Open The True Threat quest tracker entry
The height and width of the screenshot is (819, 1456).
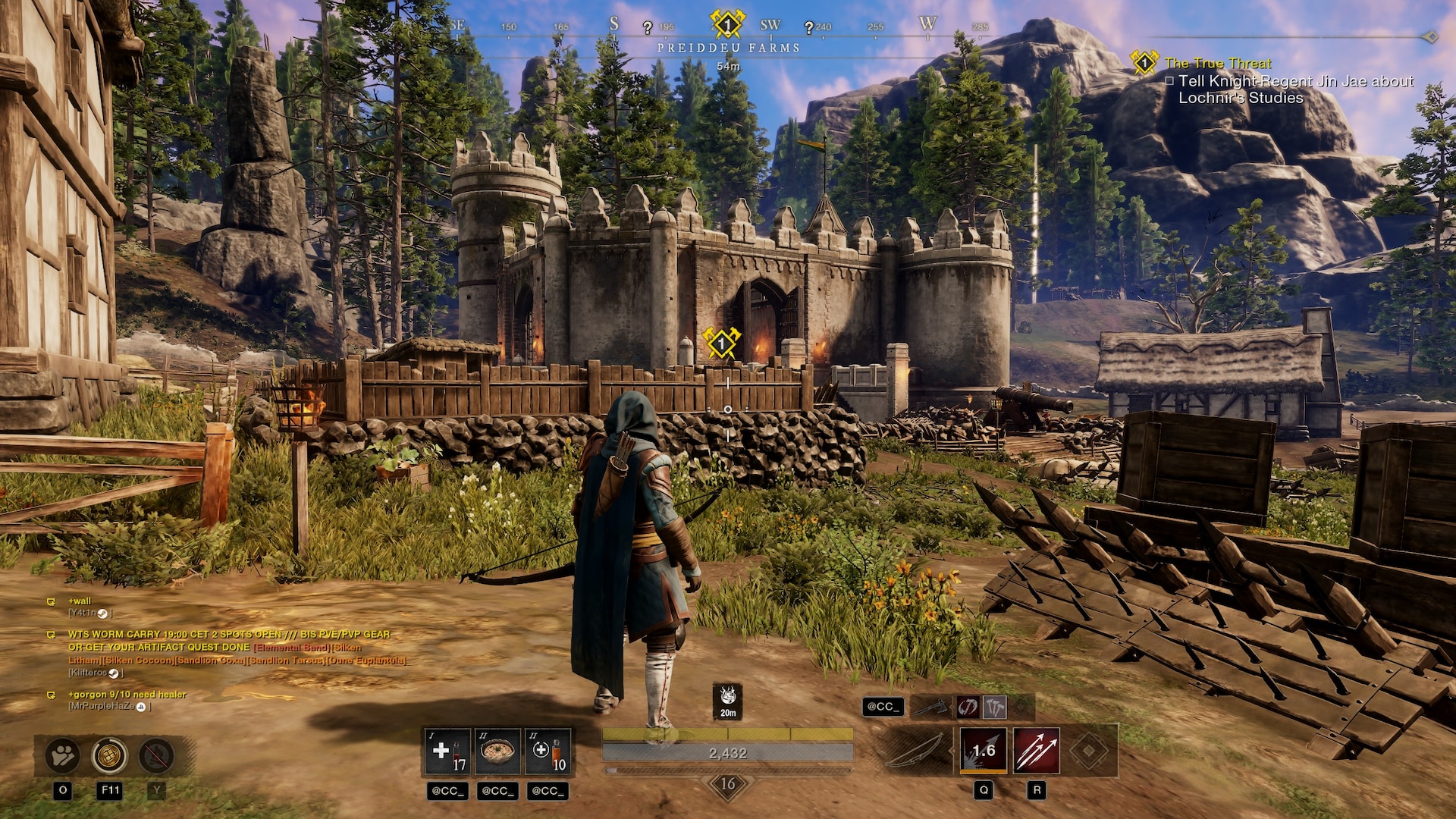pyautogui.click(x=1217, y=64)
